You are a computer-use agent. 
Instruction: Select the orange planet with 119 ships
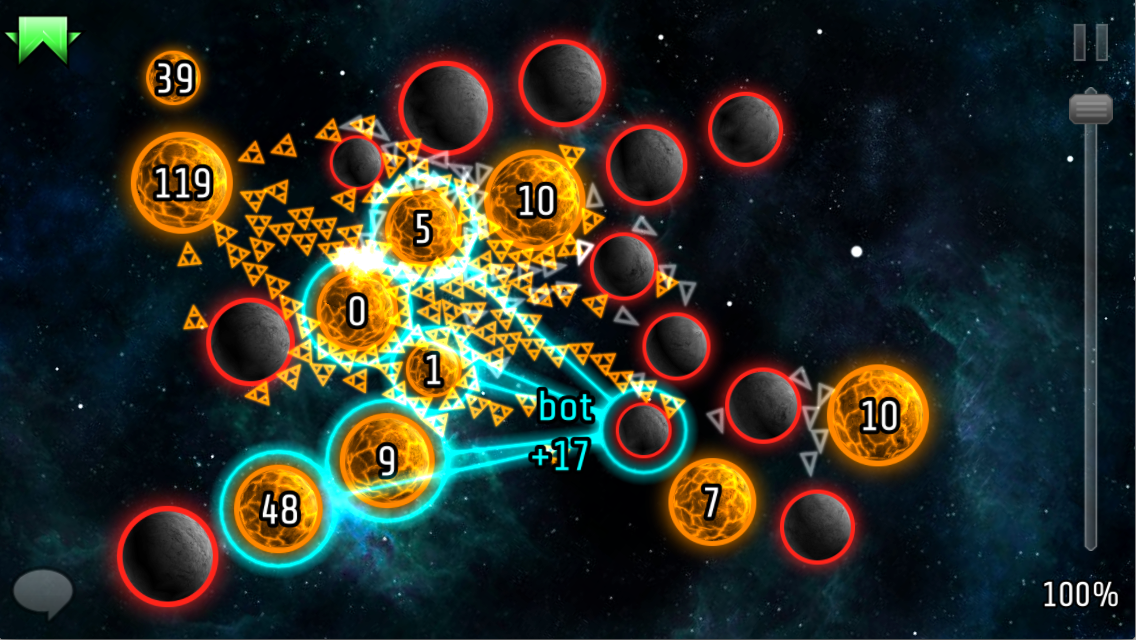[x=181, y=183]
